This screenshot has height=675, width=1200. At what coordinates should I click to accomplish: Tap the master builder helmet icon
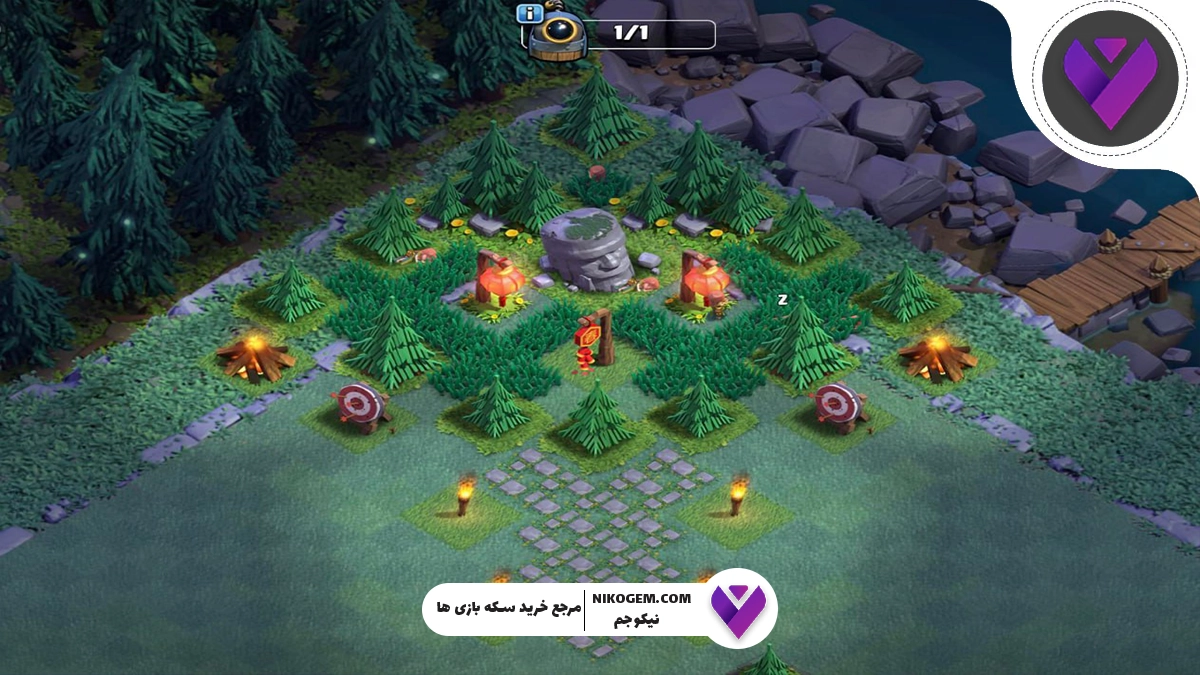point(556,38)
